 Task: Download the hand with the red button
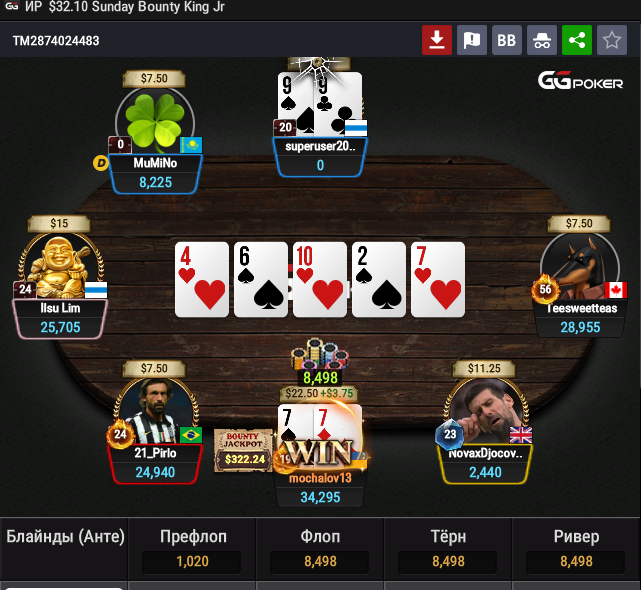[x=436, y=41]
